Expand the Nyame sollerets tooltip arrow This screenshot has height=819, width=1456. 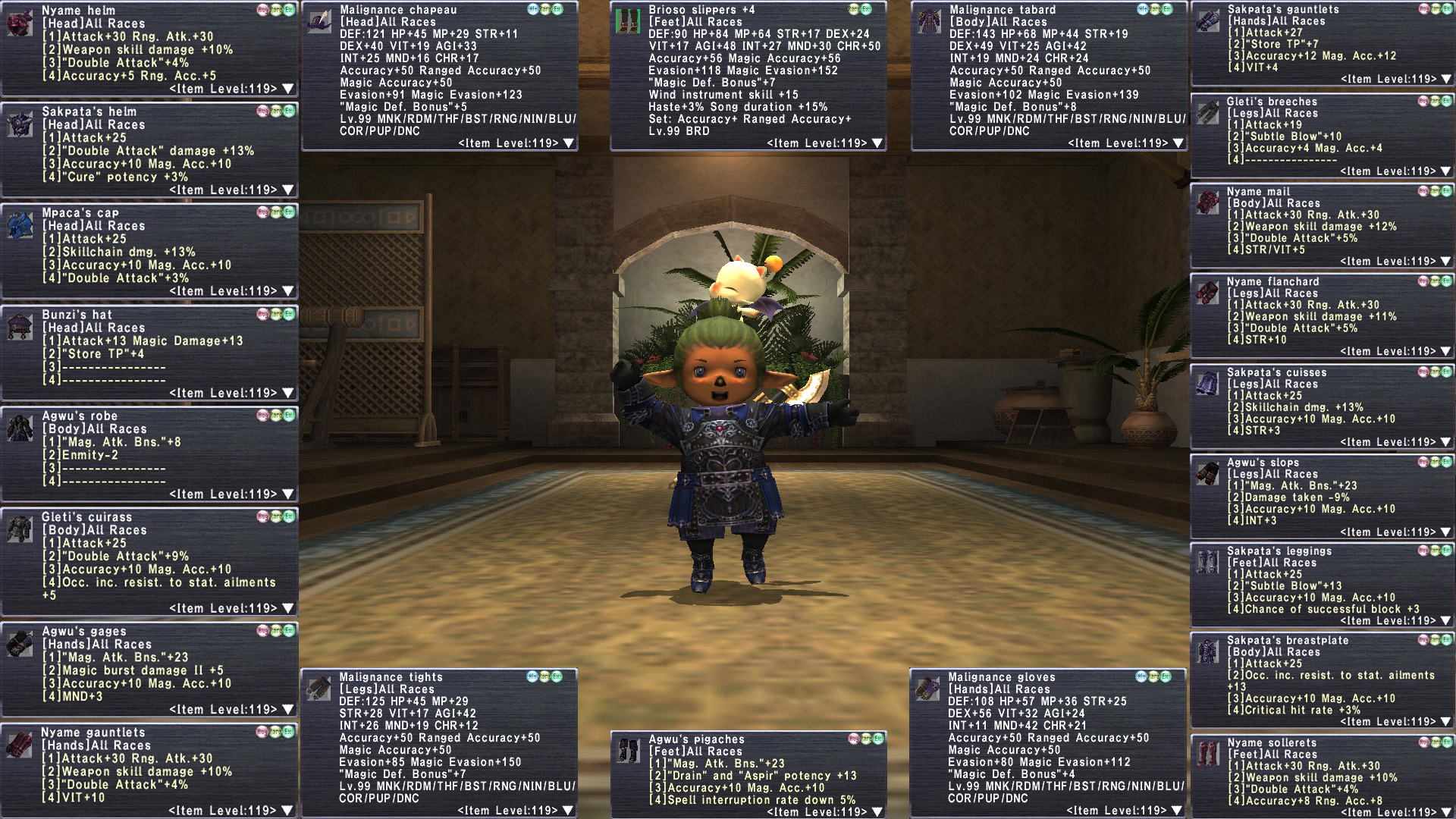(x=1445, y=812)
